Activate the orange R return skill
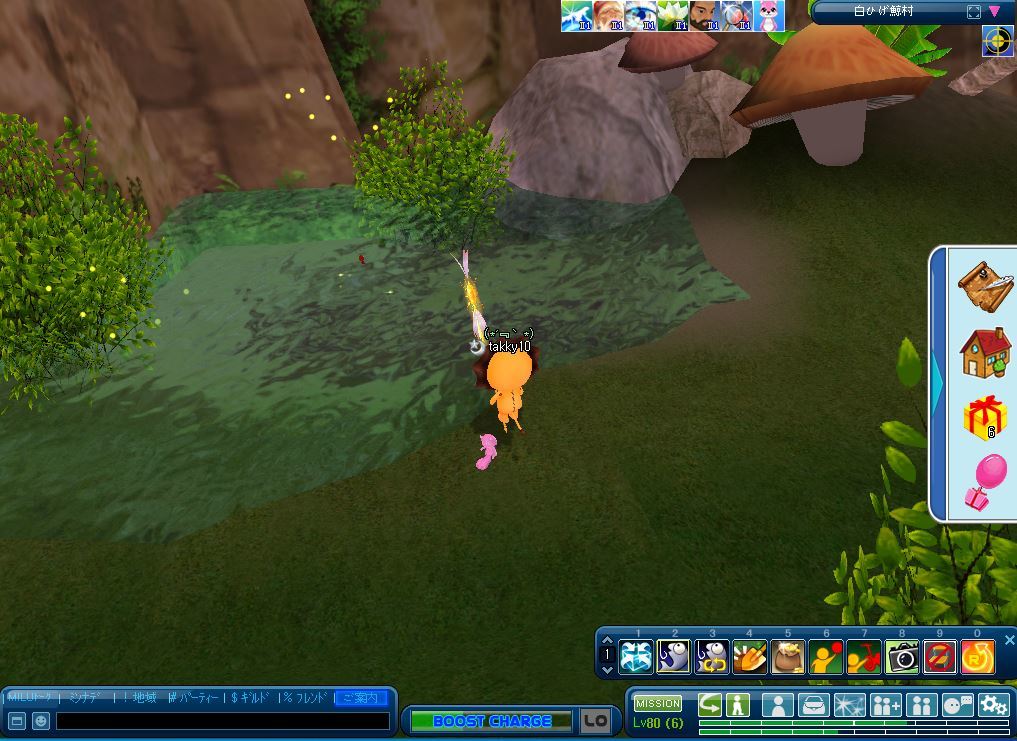1017x741 pixels. [x=977, y=657]
